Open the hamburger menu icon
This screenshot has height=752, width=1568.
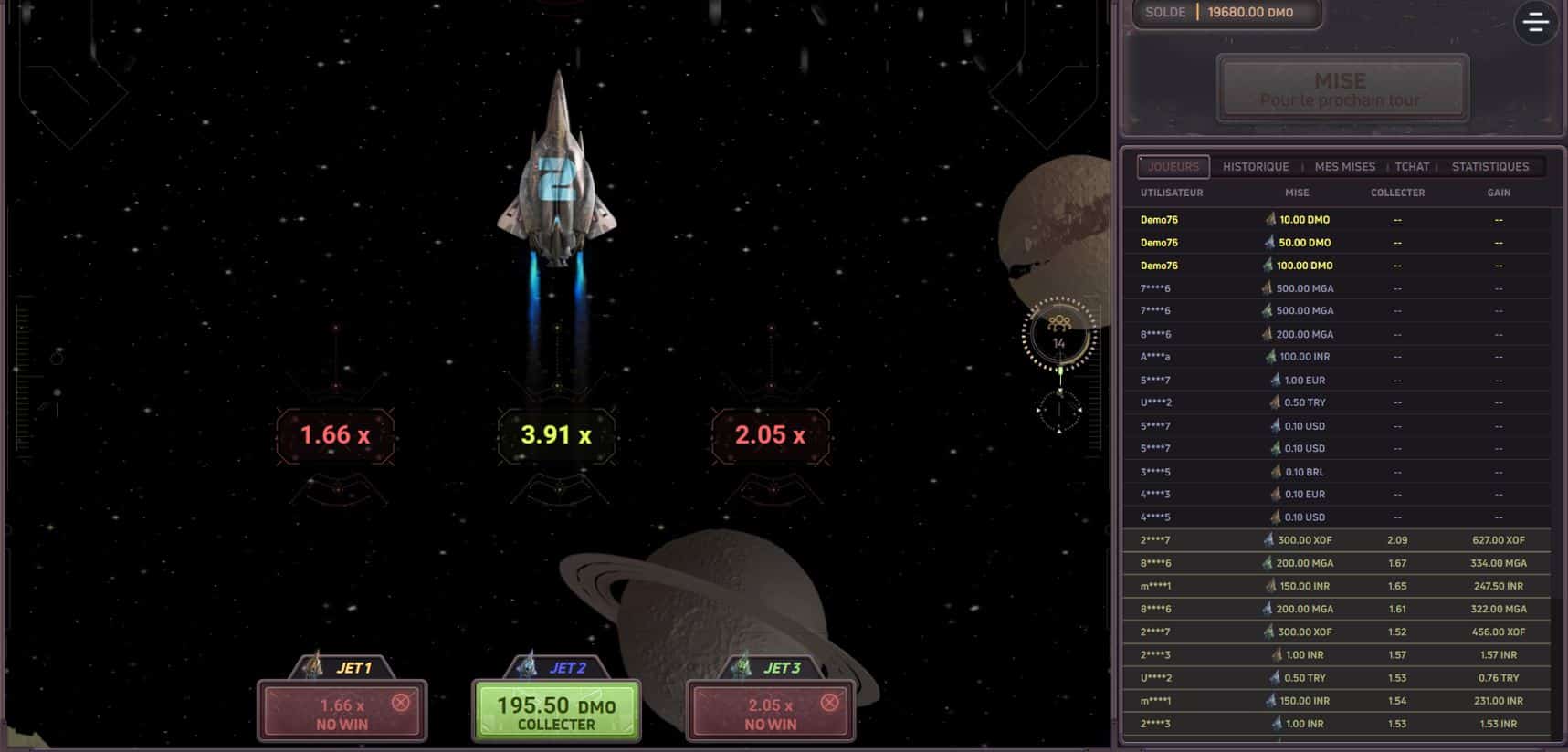(x=1536, y=23)
